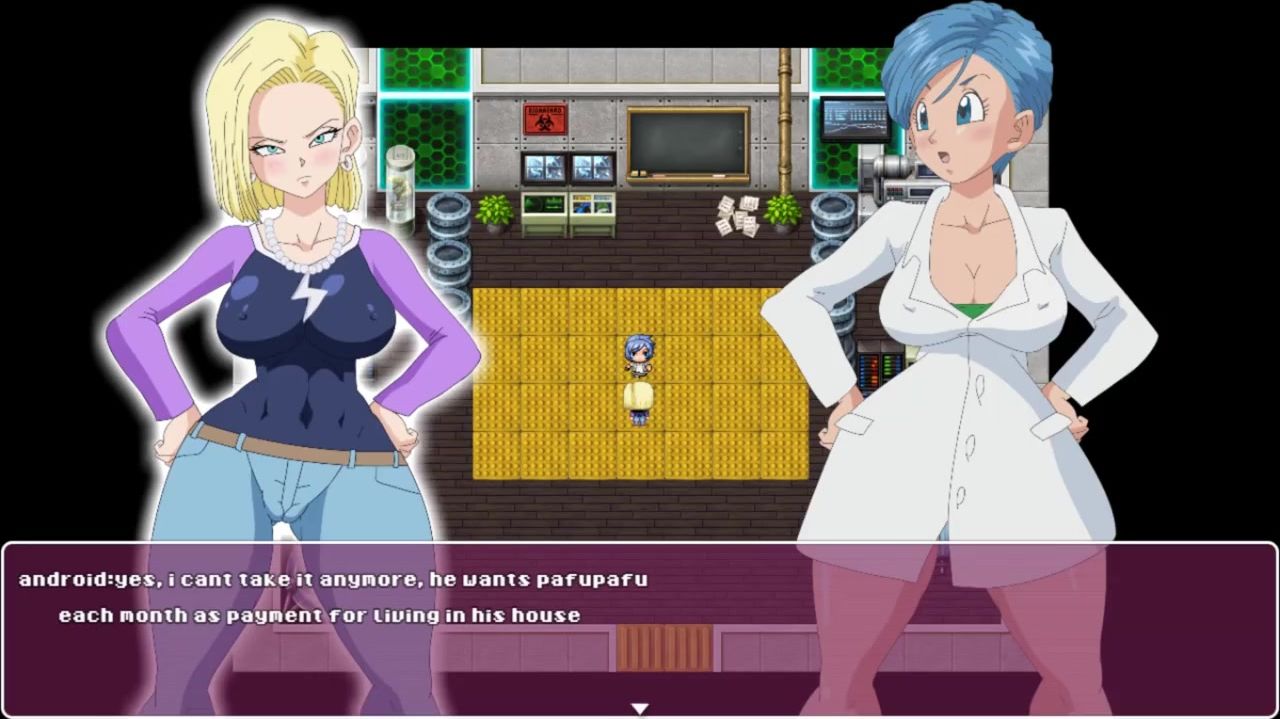The image size is (1280, 719).
Task: Click the white continue arrow below the dialogue
Action: click(639, 709)
